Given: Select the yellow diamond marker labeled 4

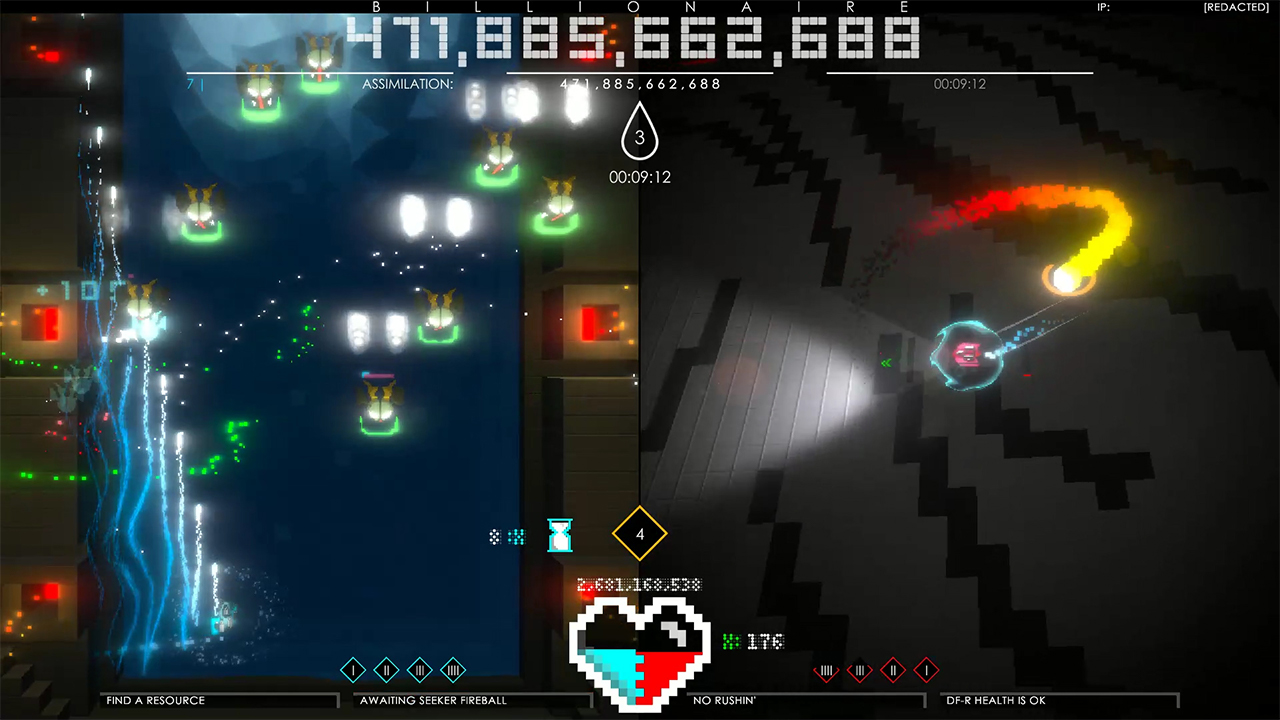Looking at the screenshot, I should point(639,533).
